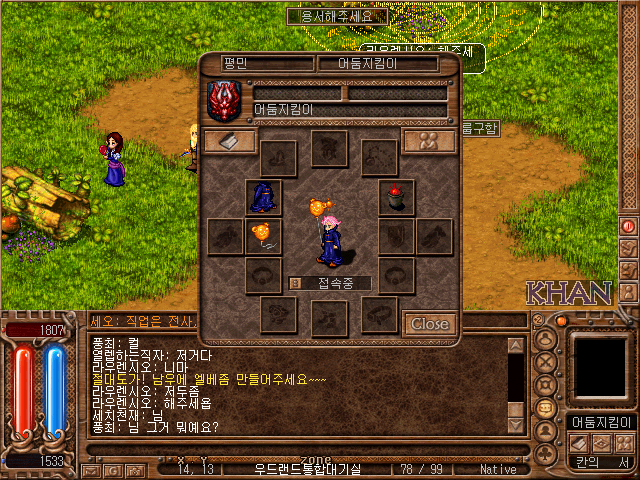Viewport: 640px width, 480px height.
Task: Click the orange gem above minimap
Action: coord(561,321)
